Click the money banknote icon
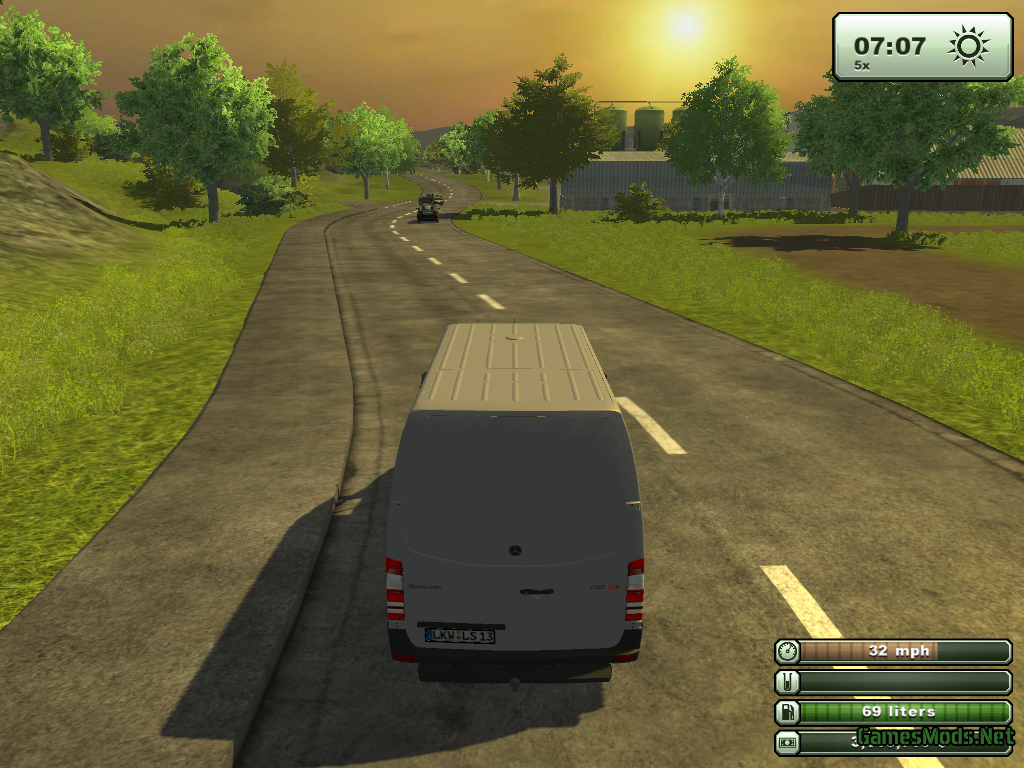 click(x=787, y=742)
